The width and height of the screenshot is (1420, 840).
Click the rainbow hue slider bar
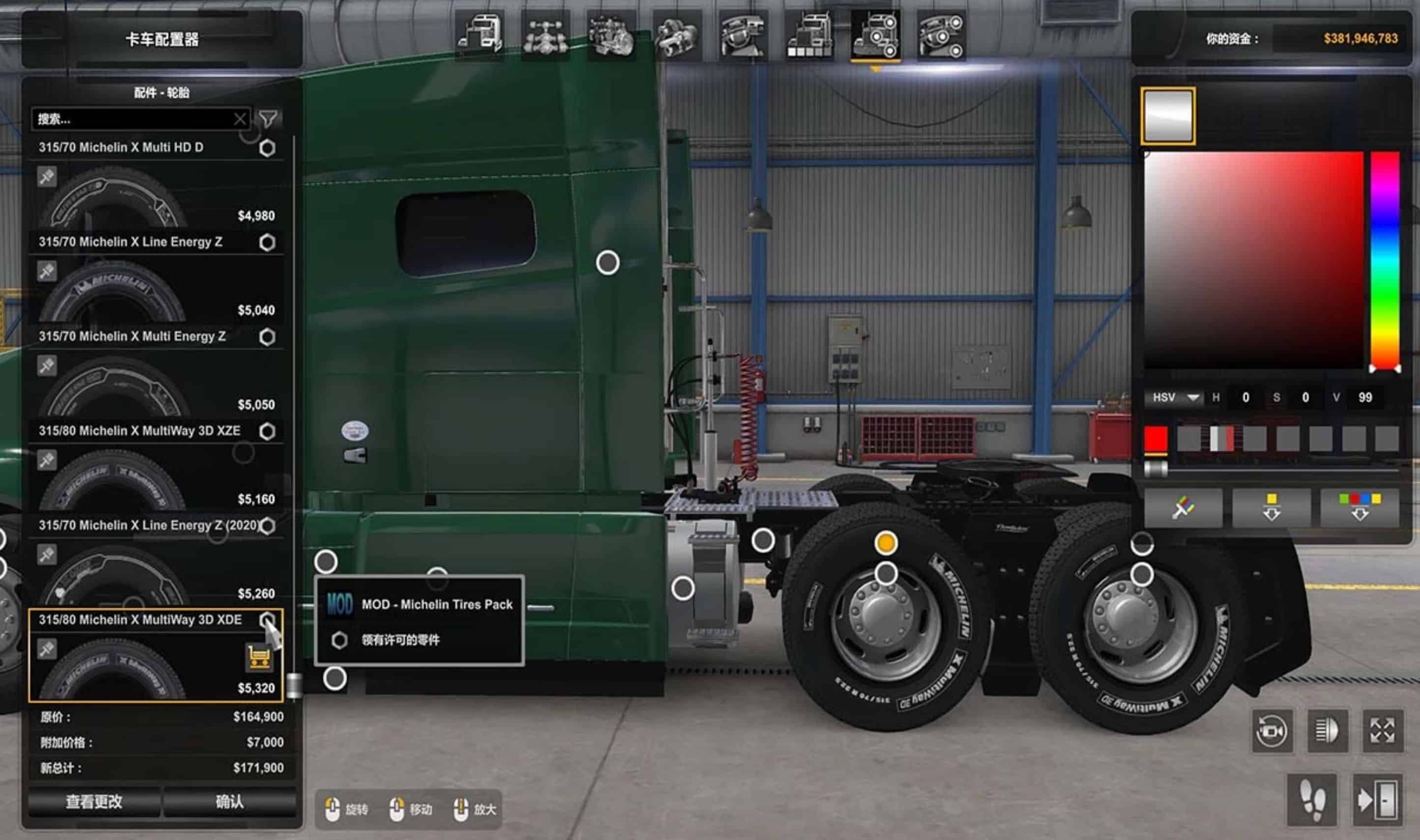pos(1385,260)
